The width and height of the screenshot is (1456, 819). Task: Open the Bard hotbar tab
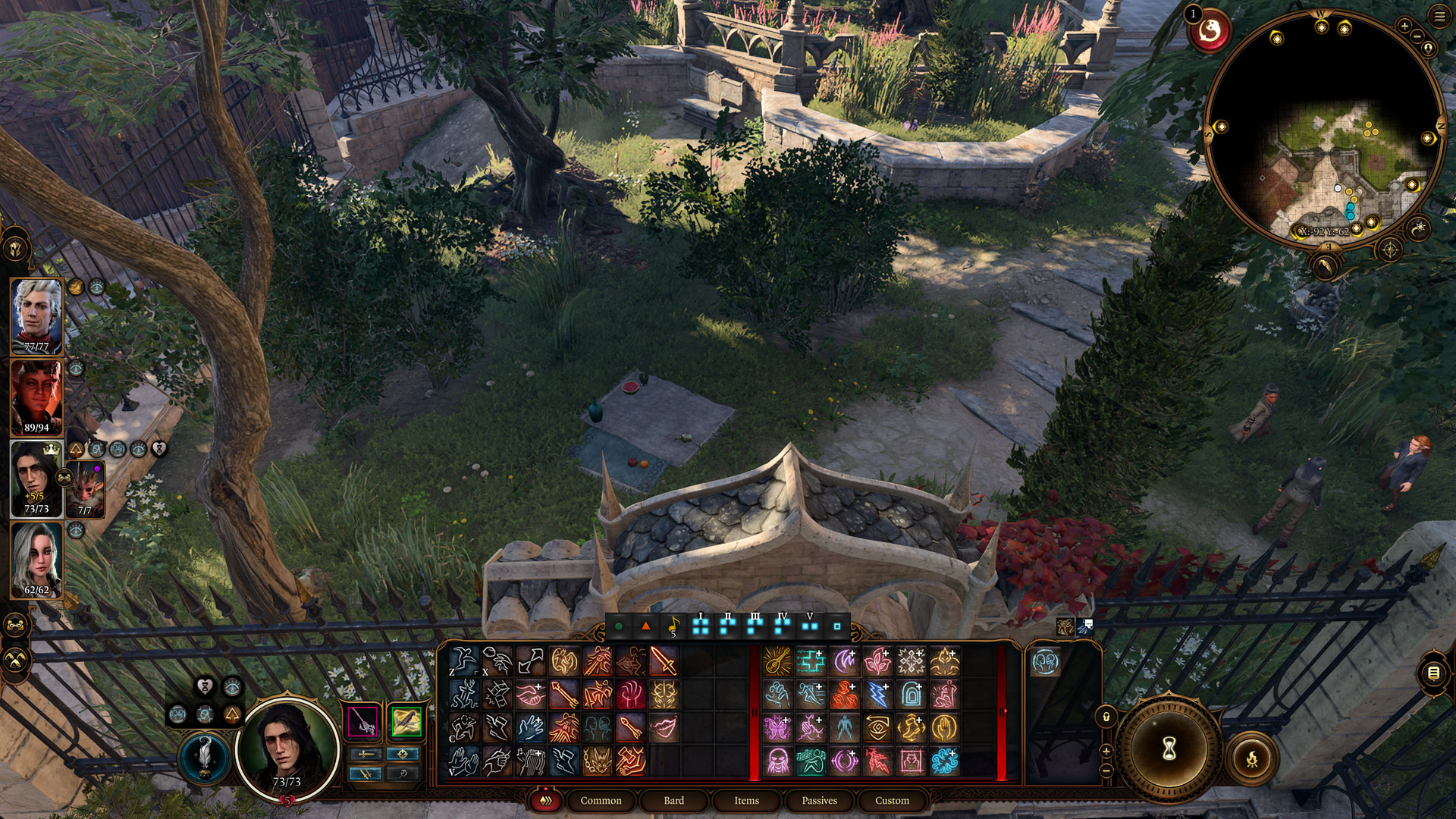[x=673, y=801]
